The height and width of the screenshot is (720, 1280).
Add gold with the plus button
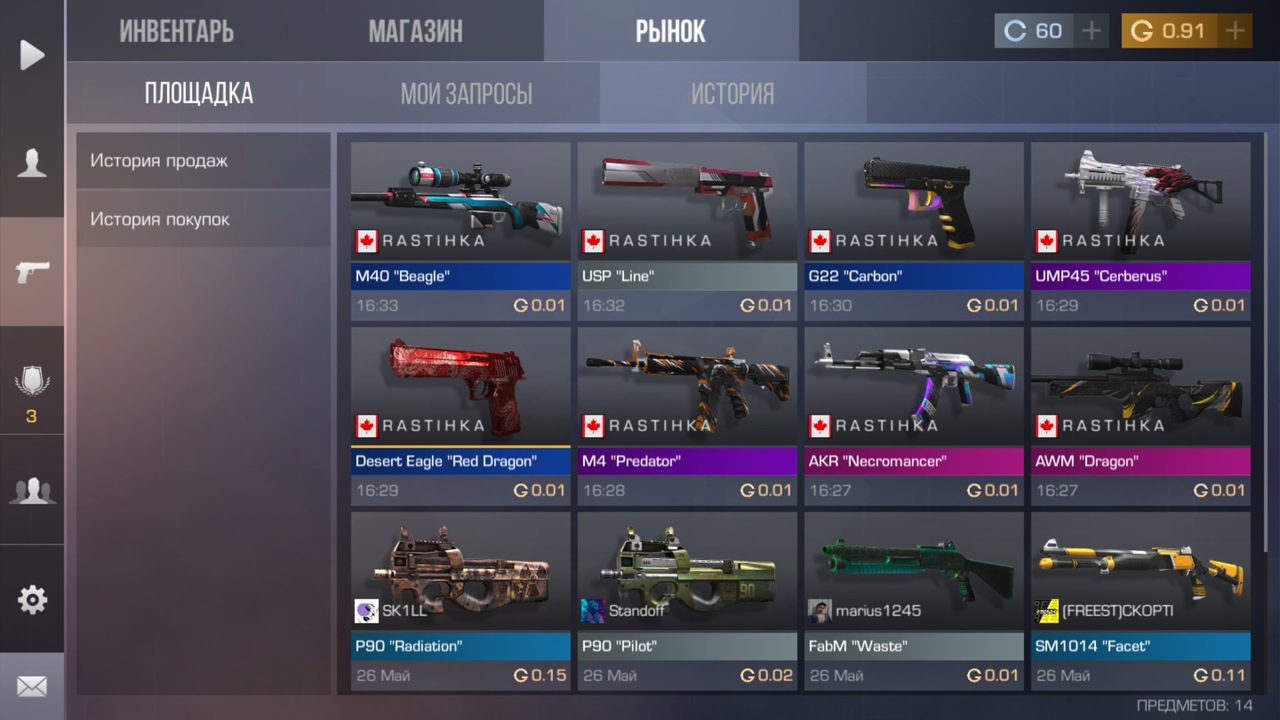(1236, 31)
